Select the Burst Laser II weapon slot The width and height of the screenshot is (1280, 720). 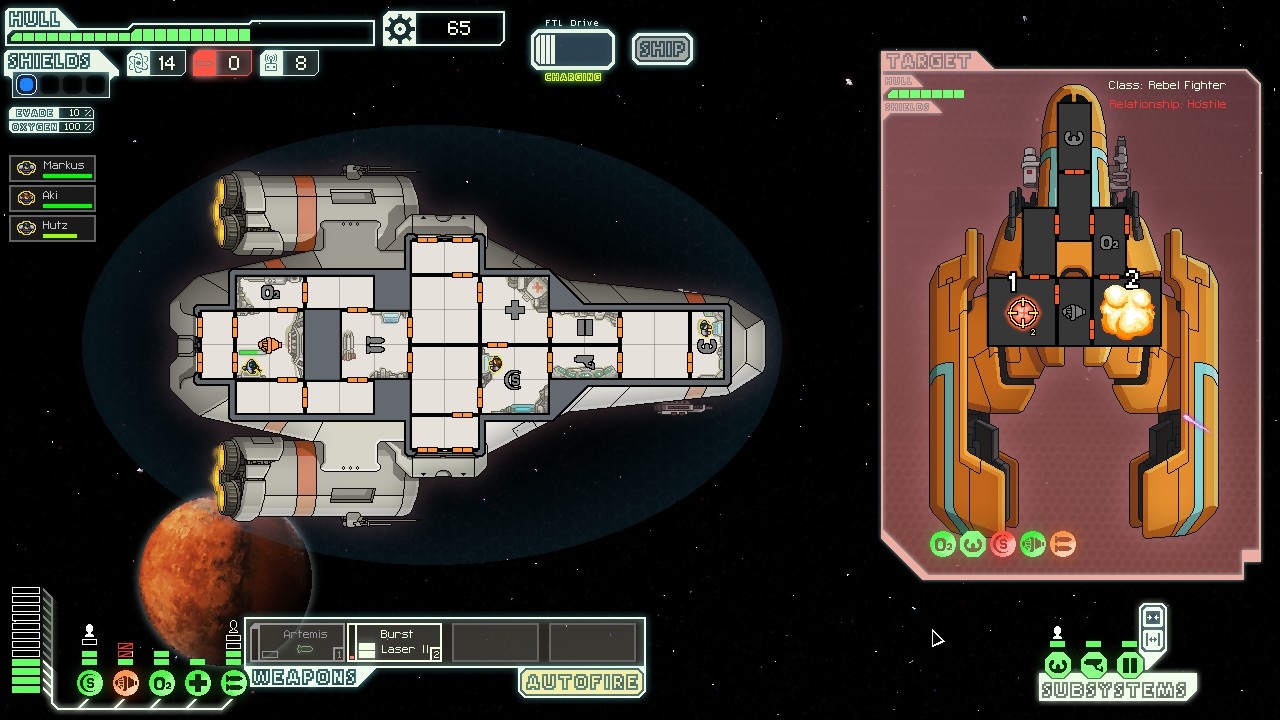[x=396, y=642]
